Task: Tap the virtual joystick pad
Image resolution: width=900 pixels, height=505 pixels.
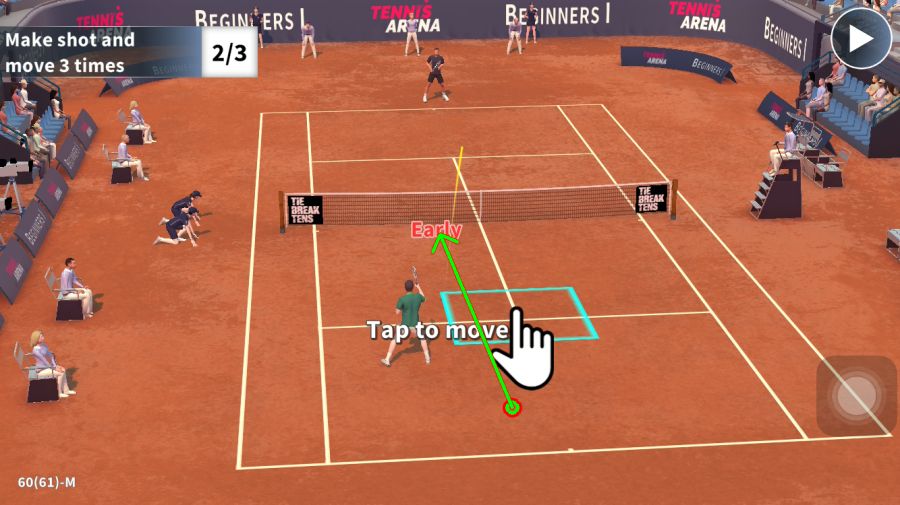Action: point(856,396)
